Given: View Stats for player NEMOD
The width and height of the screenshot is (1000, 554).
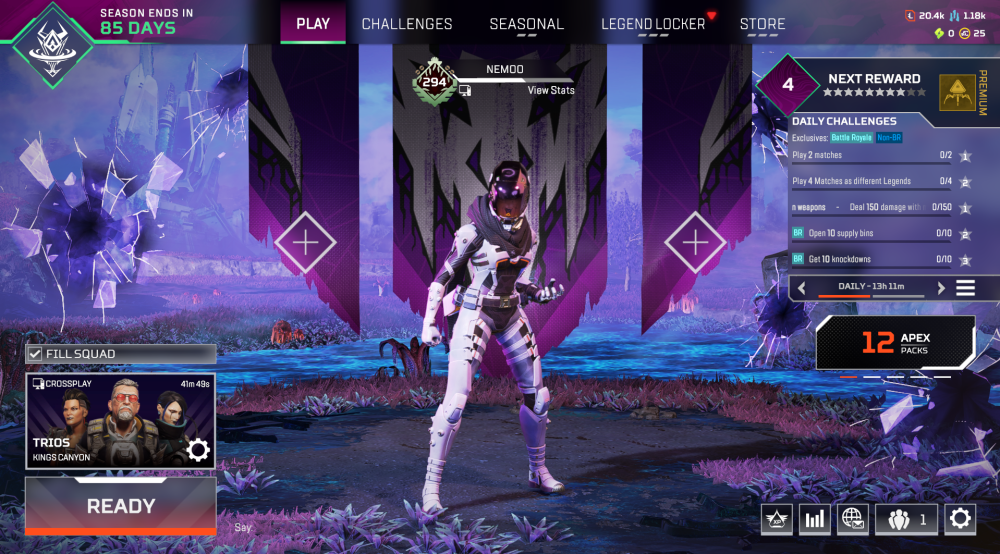Looking at the screenshot, I should pos(551,90).
